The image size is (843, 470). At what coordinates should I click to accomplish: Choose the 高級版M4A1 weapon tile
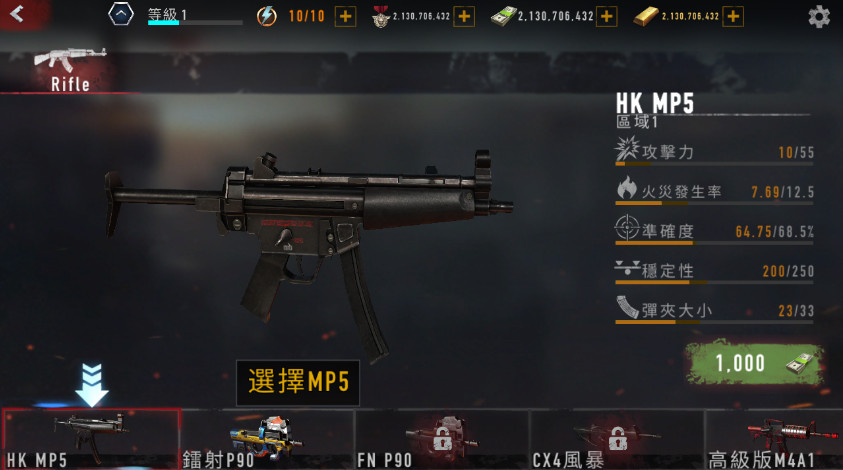tap(774, 439)
